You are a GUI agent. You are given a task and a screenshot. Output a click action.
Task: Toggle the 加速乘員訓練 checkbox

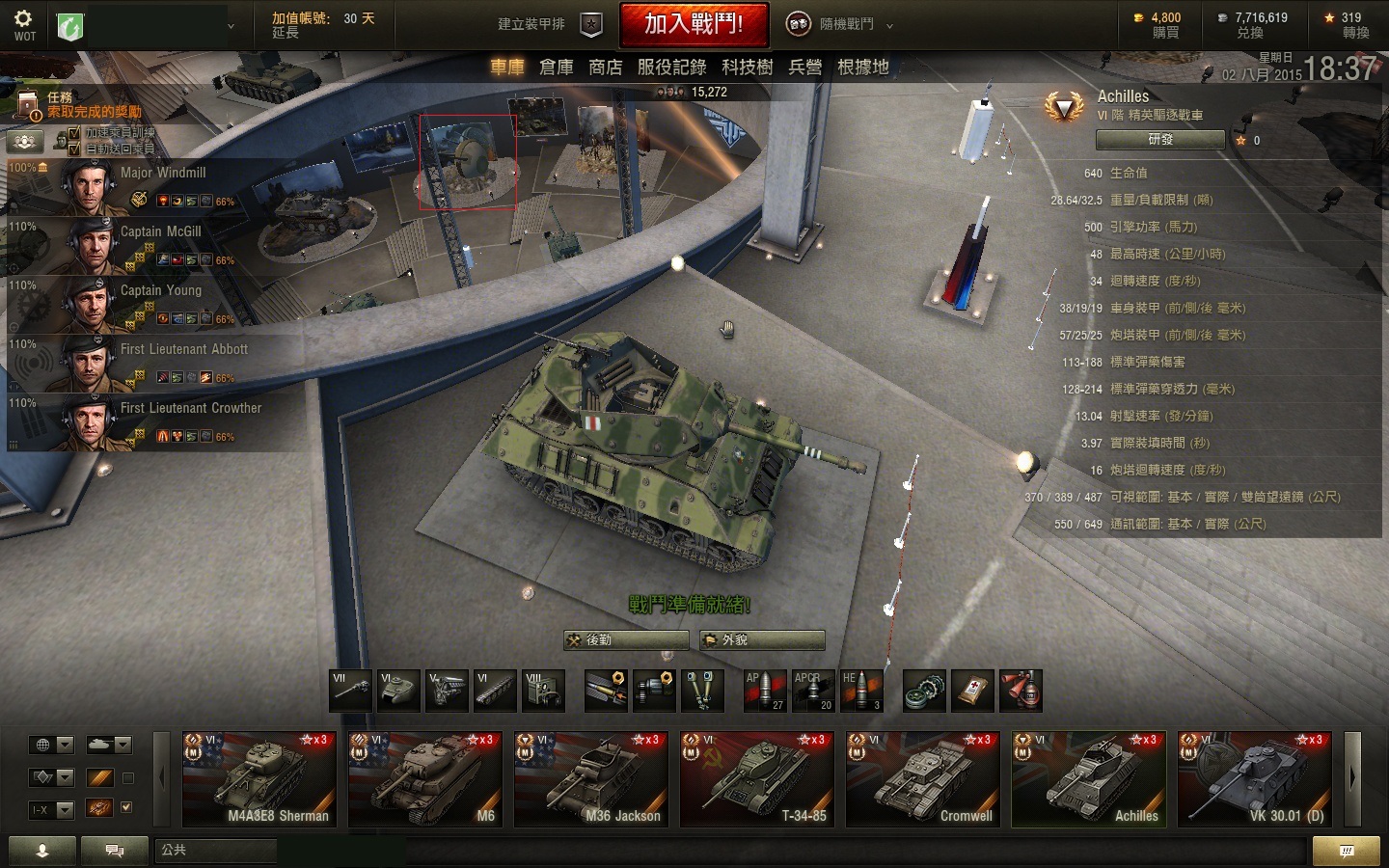[74, 133]
